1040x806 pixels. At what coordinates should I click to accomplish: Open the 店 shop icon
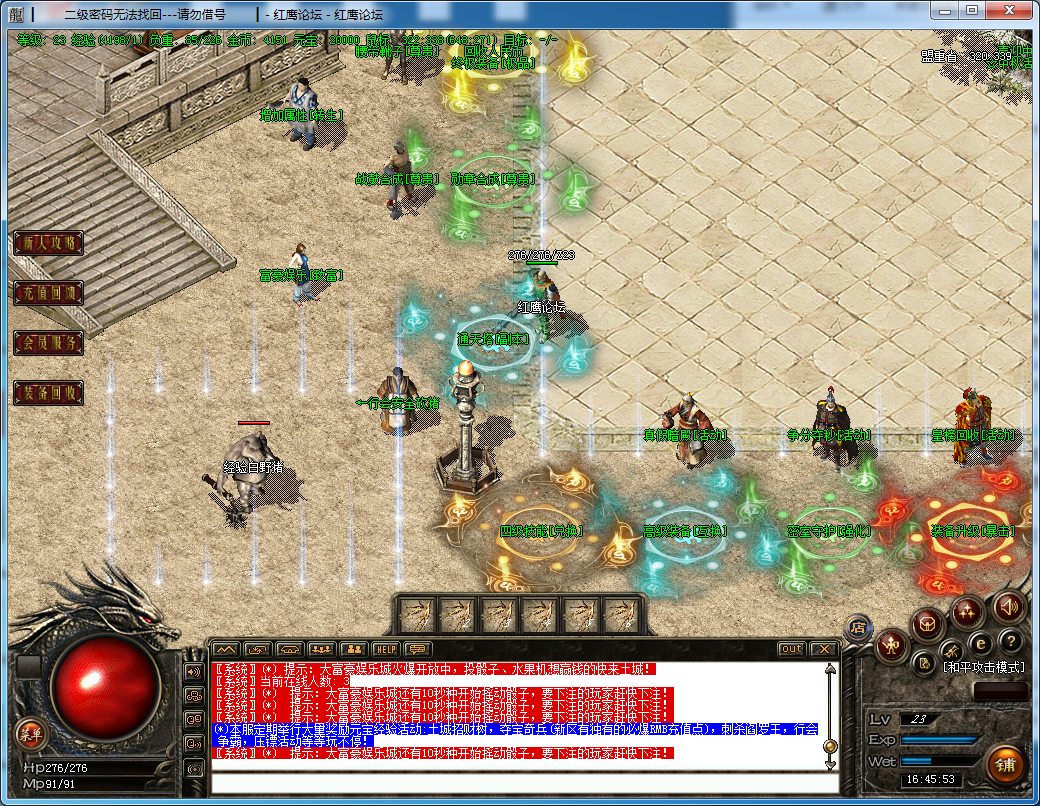pyautogui.click(x=856, y=626)
